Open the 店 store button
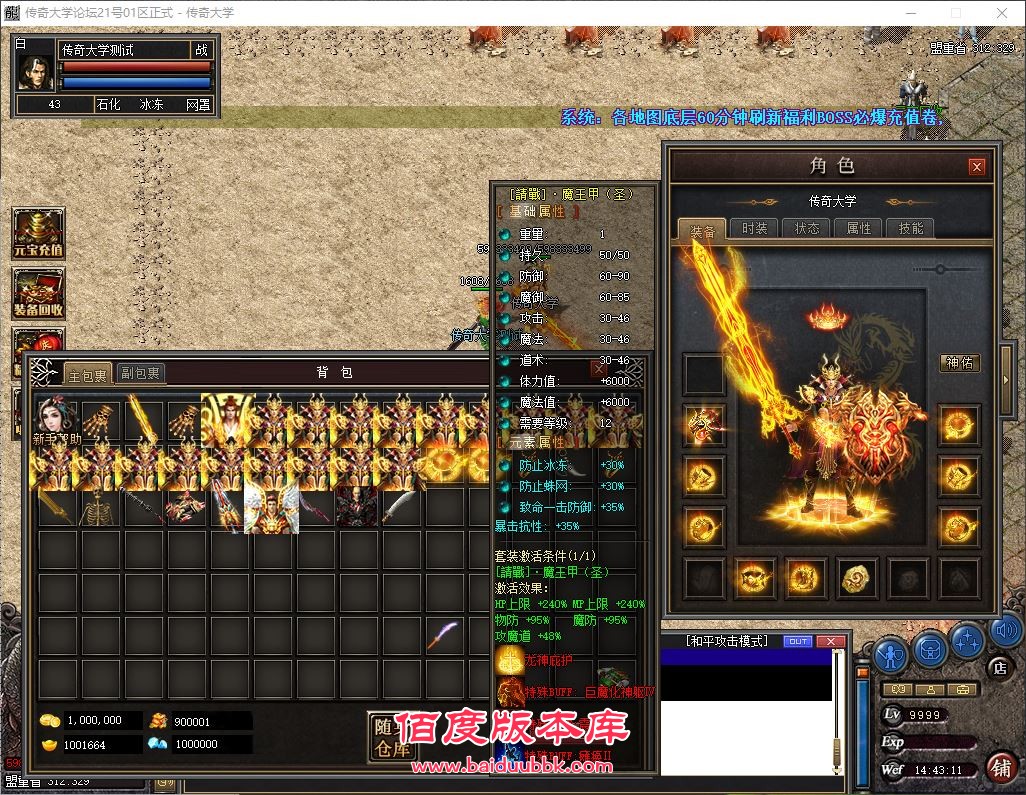This screenshot has height=795, width=1026. click(x=998, y=667)
